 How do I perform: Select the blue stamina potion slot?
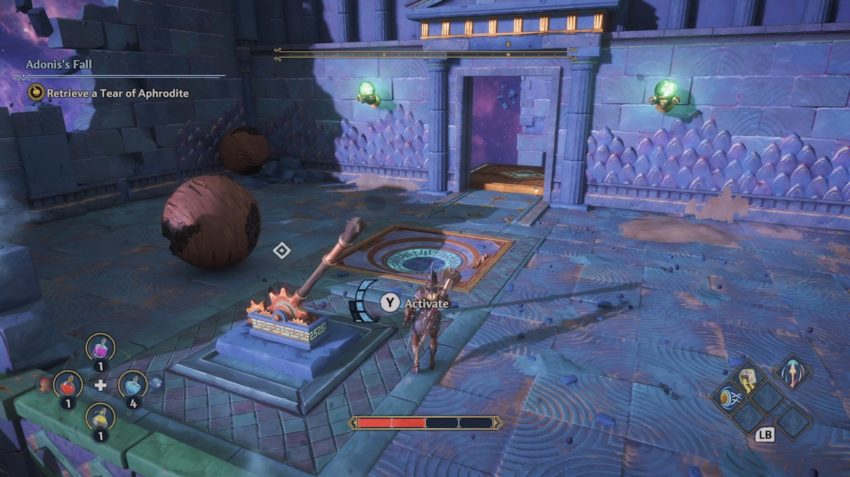tap(132, 384)
